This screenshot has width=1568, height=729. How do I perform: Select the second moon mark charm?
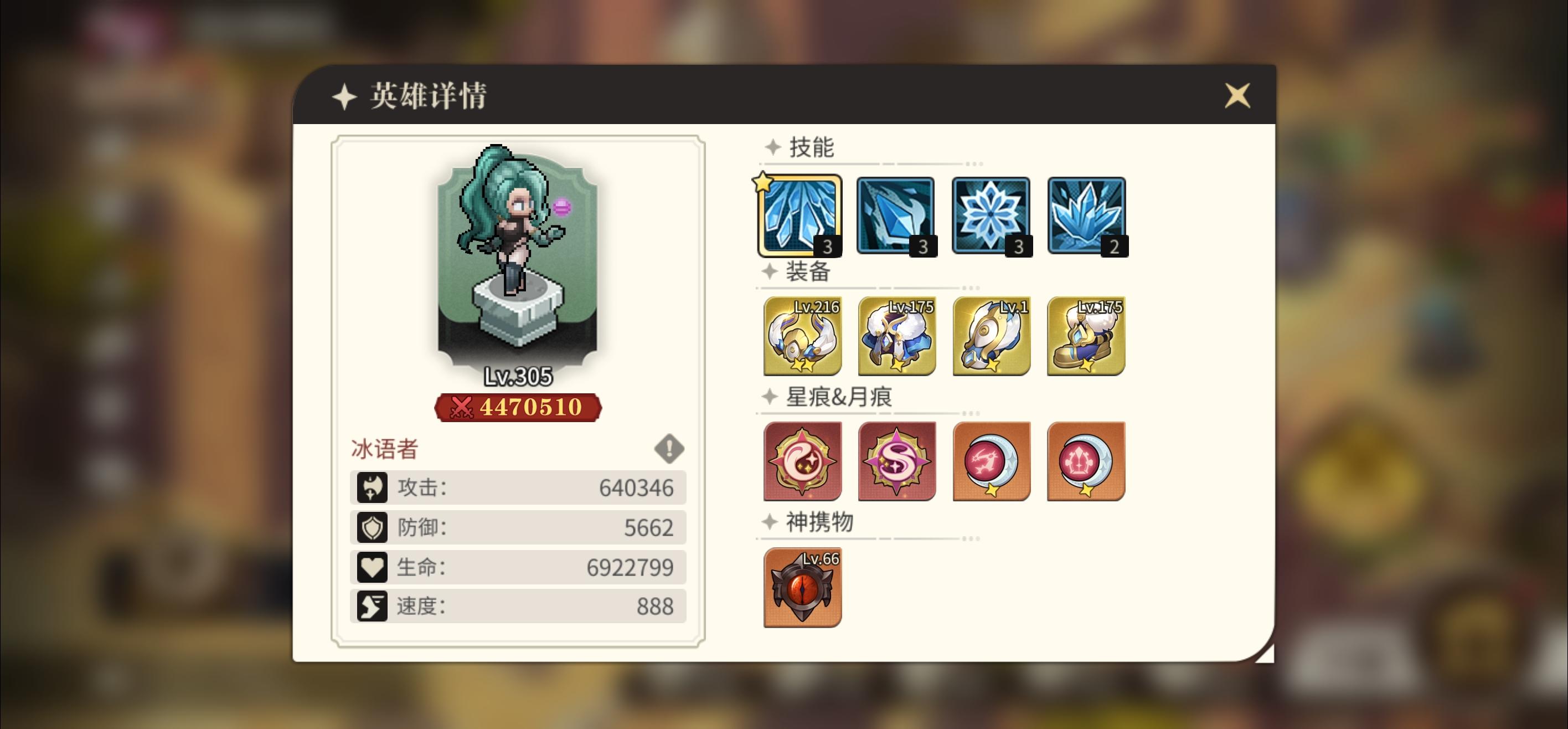(1087, 461)
